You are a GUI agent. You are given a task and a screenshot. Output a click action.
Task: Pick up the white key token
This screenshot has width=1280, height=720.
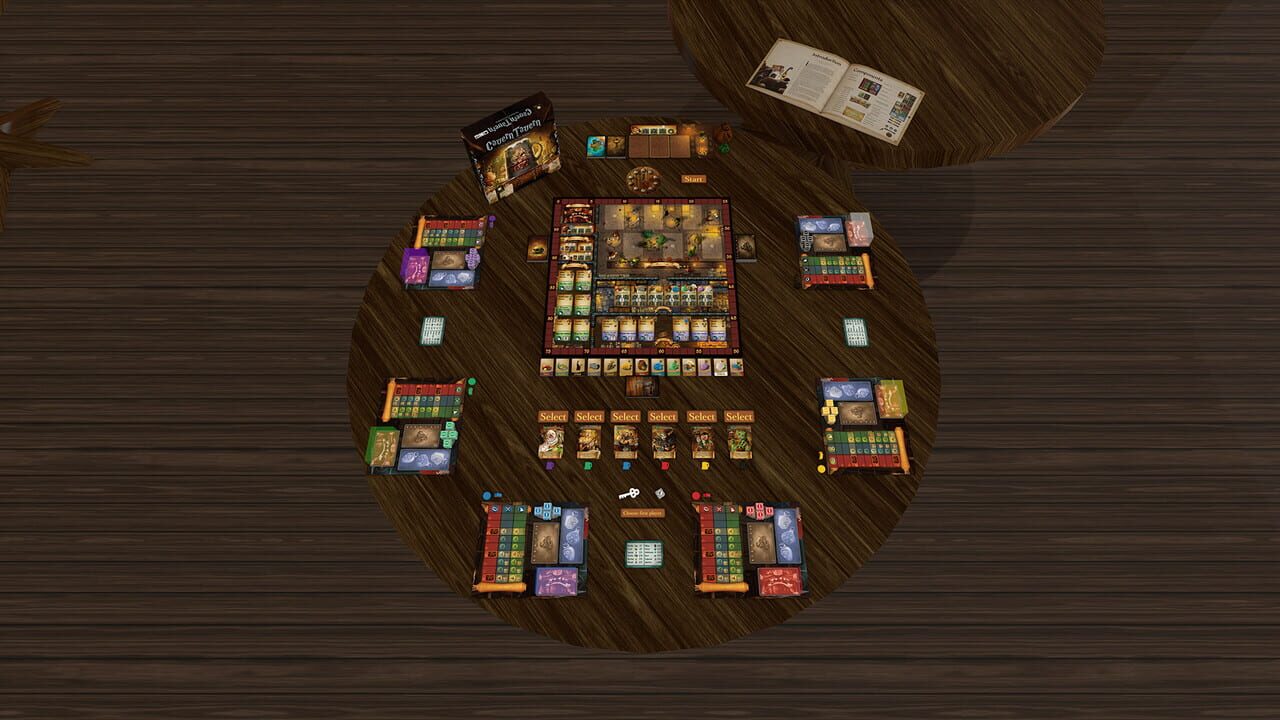click(x=629, y=494)
